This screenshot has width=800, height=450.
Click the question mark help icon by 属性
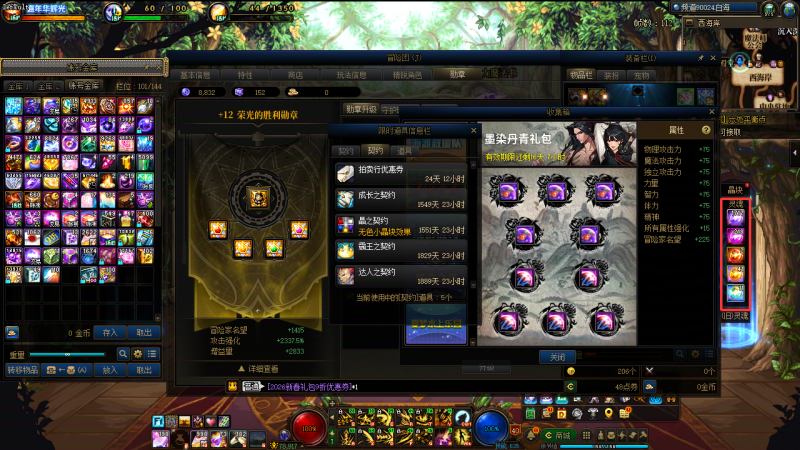coord(706,130)
